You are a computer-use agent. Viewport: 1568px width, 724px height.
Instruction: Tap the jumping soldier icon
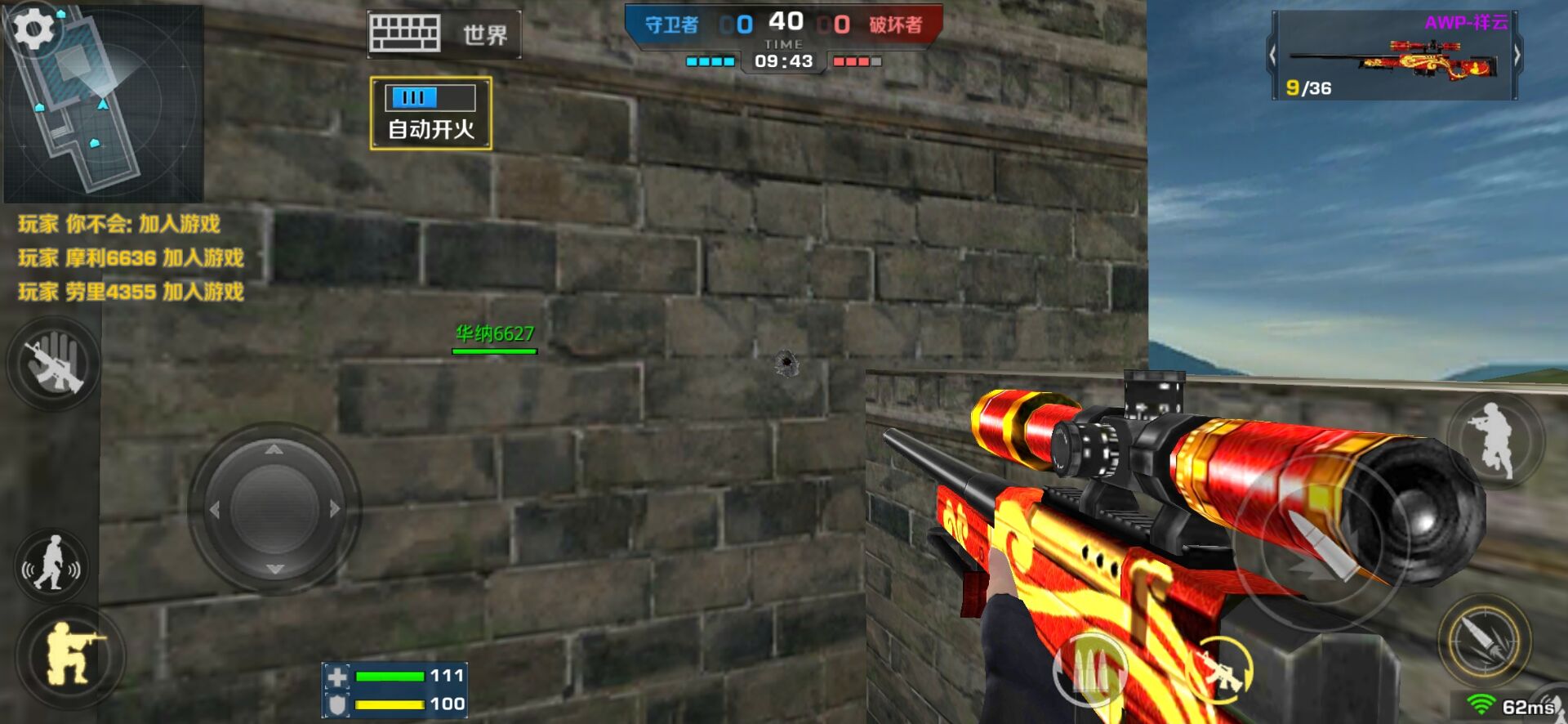coord(1494,440)
